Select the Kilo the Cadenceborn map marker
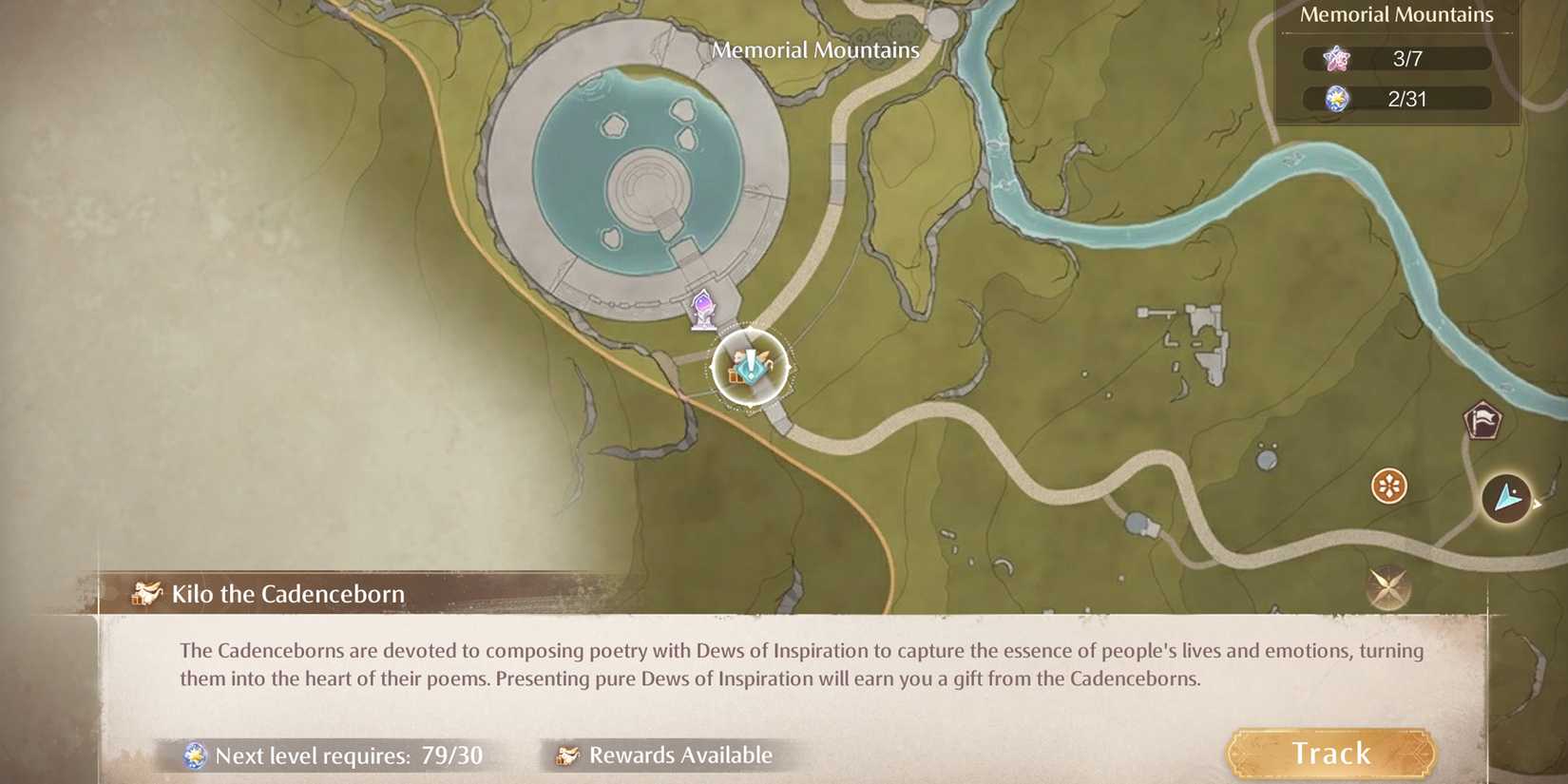1568x784 pixels. click(x=750, y=367)
